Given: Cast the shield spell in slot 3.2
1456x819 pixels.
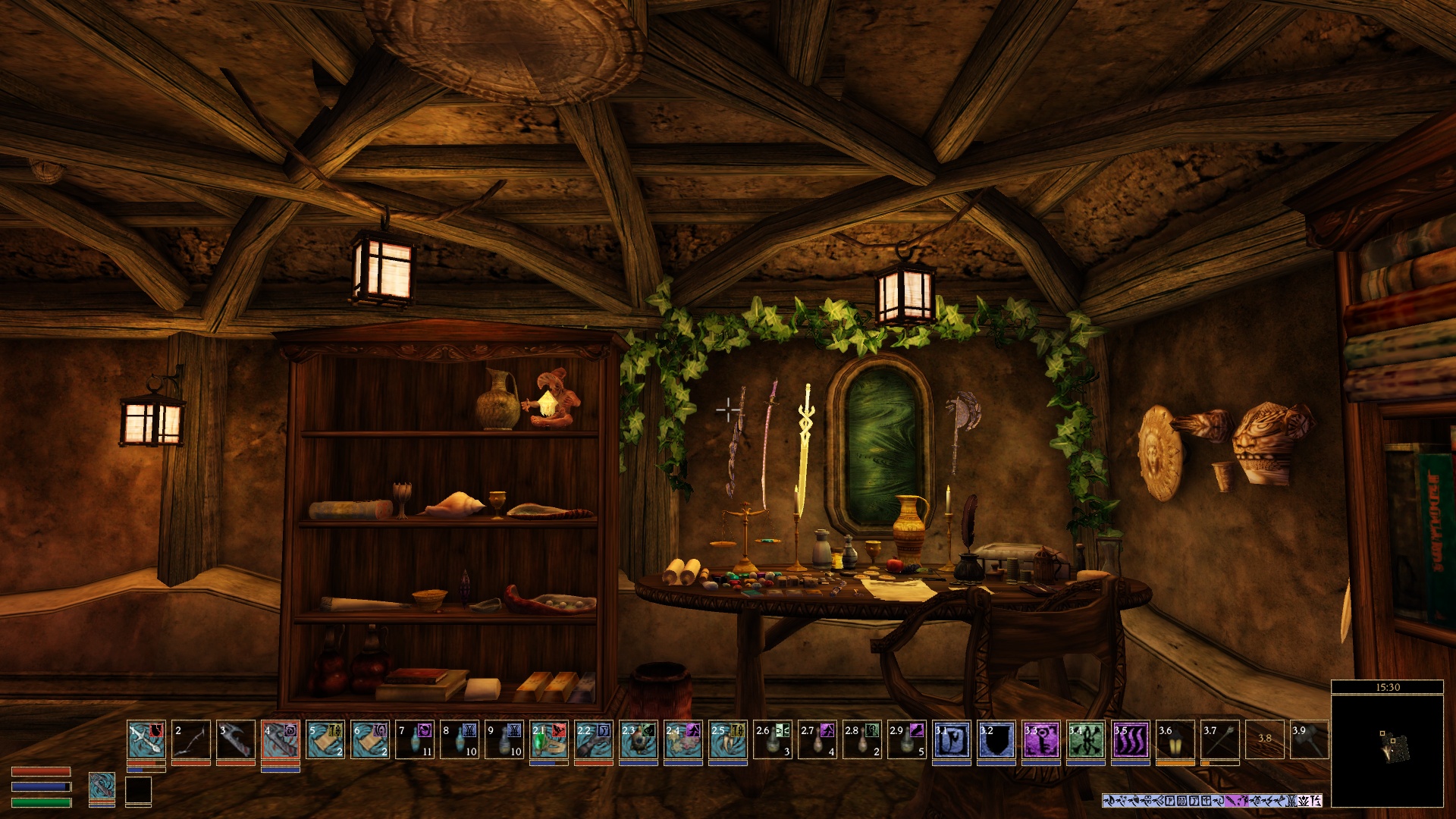Looking at the screenshot, I should (996, 739).
